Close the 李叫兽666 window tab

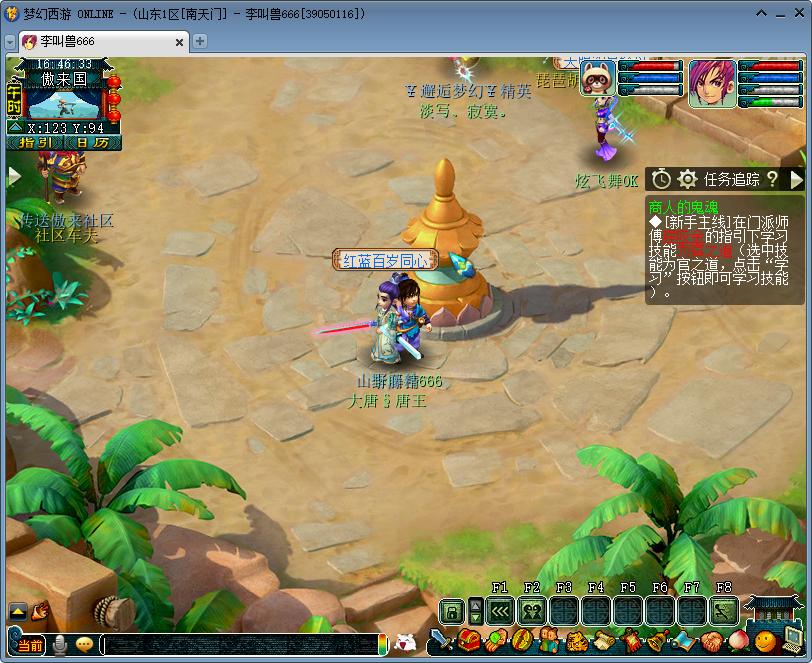click(x=181, y=42)
